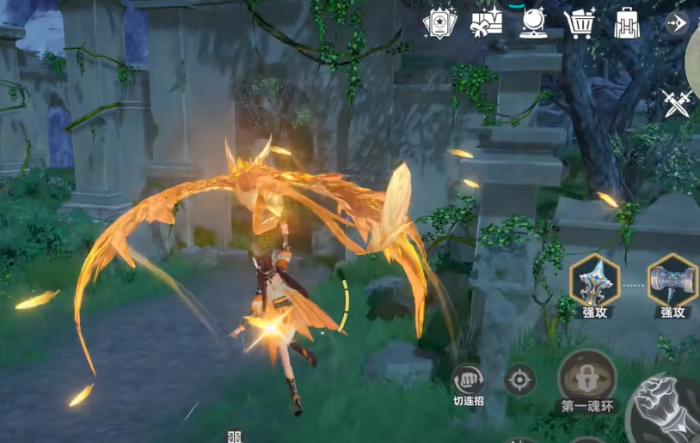Toggle the 切连招 combo switch
Viewport: 700px width, 443px height.
tap(468, 380)
